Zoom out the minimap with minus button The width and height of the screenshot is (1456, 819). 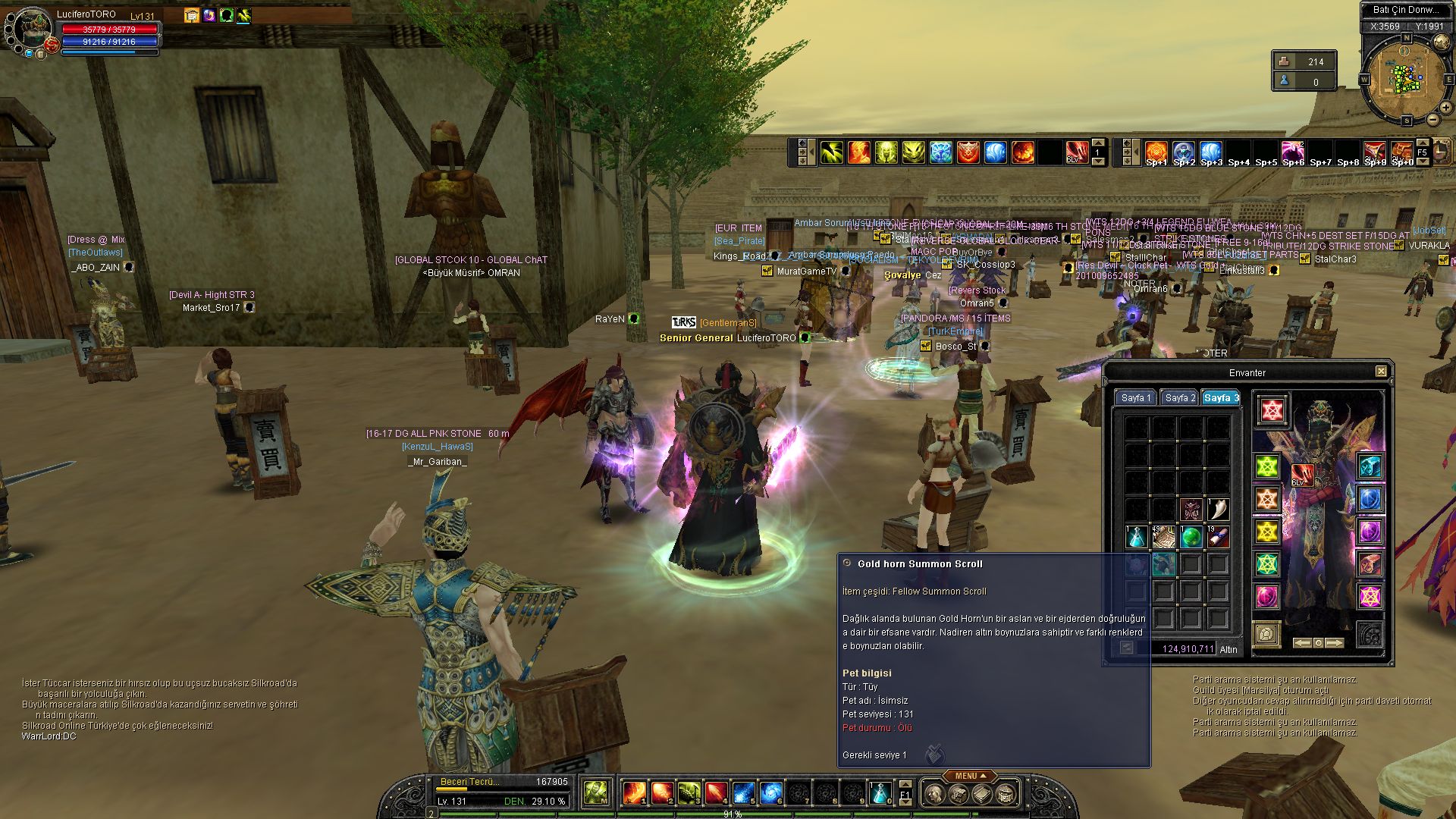click(x=1432, y=120)
